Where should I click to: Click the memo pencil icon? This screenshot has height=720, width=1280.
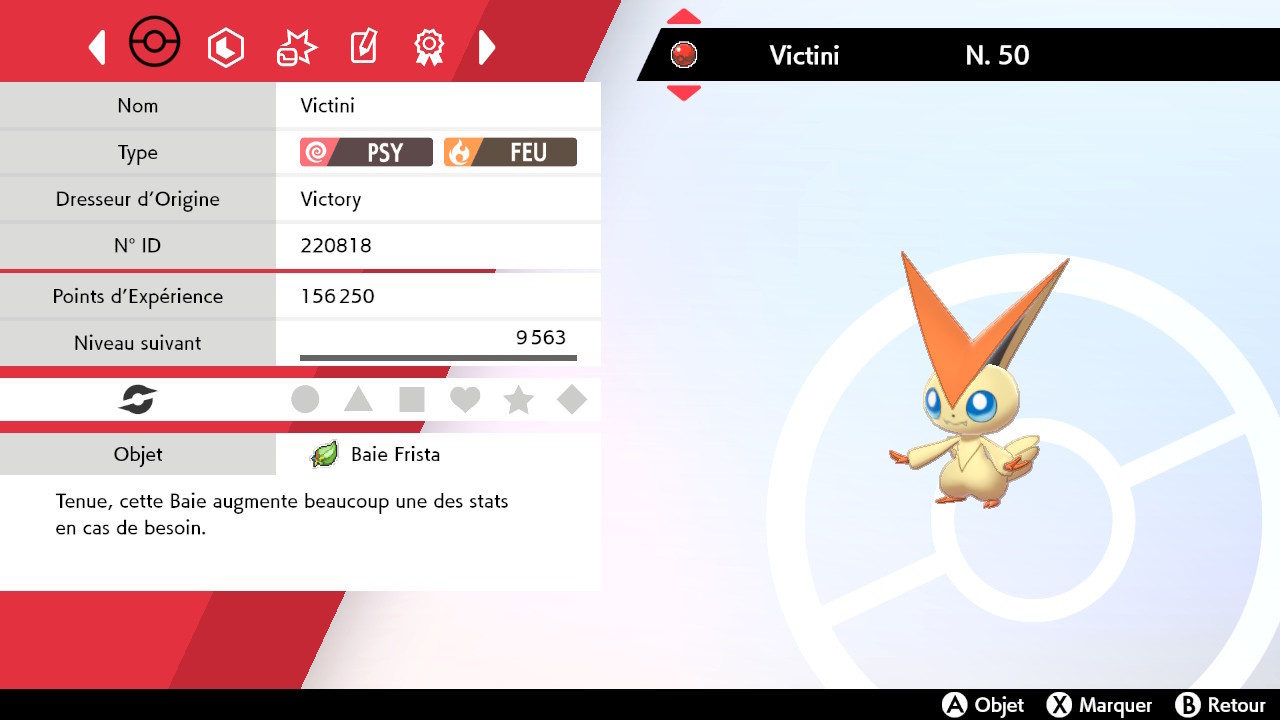point(362,46)
